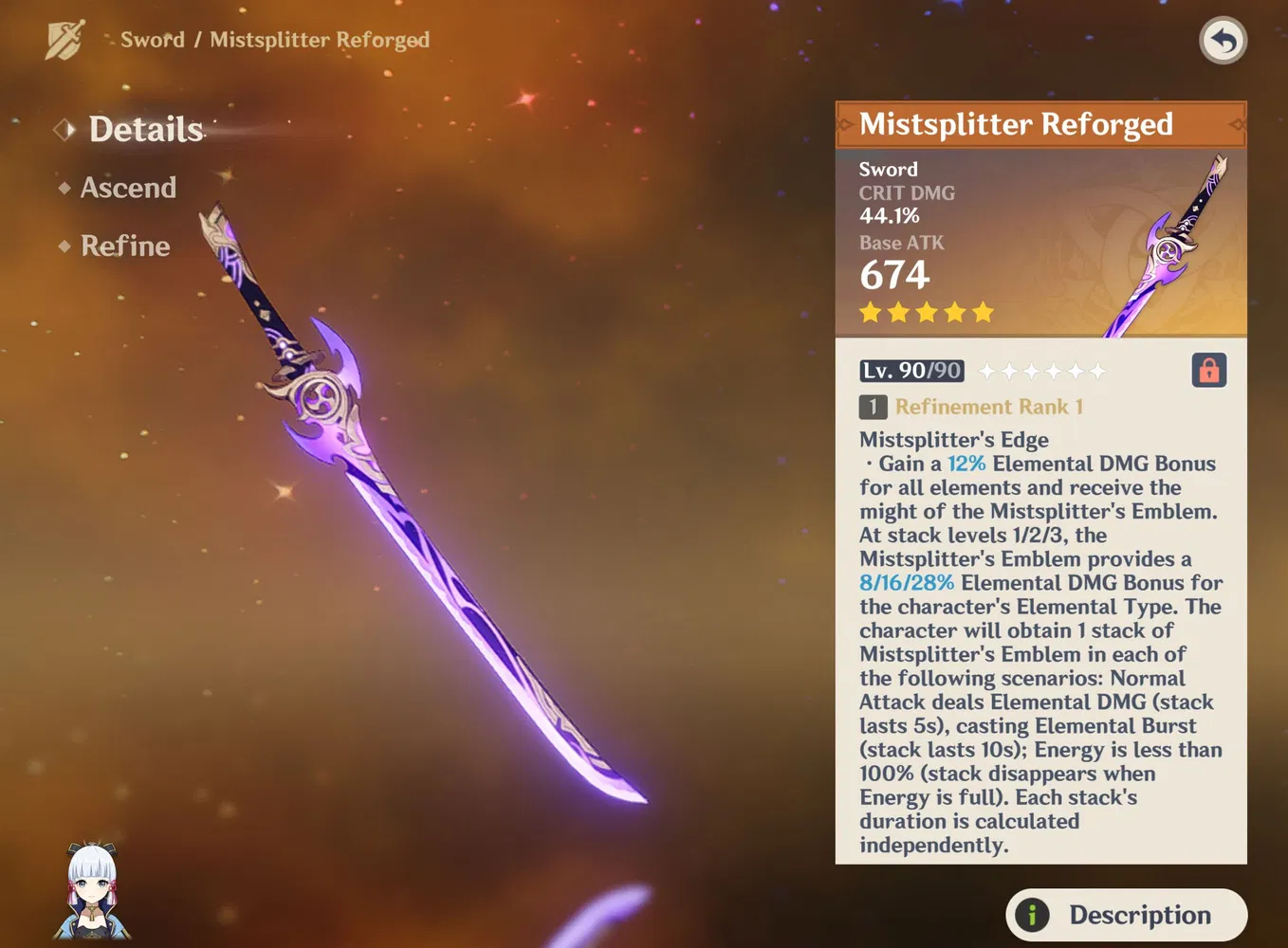
Task: Click the fifth yellow rarity star
Action: tap(983, 311)
